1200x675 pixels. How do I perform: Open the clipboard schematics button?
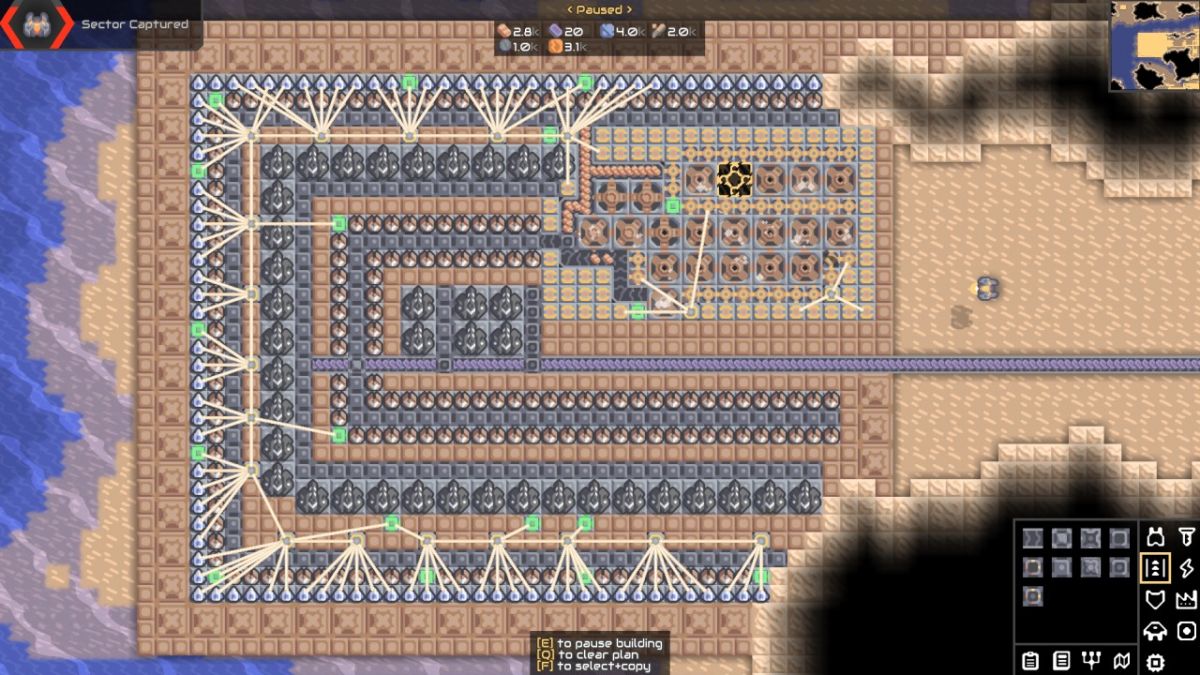pos(1031,661)
